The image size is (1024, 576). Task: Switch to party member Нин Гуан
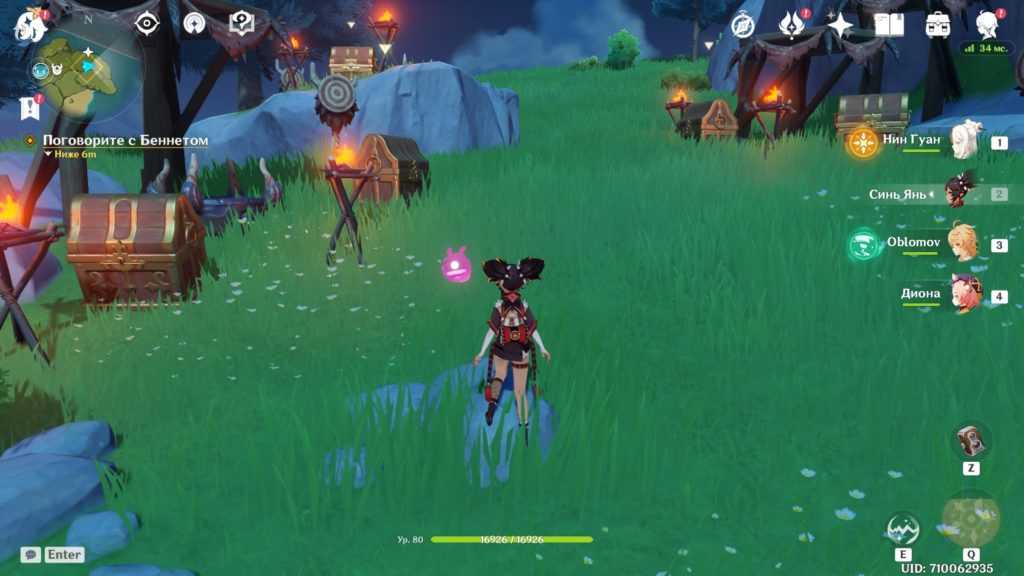coord(966,141)
